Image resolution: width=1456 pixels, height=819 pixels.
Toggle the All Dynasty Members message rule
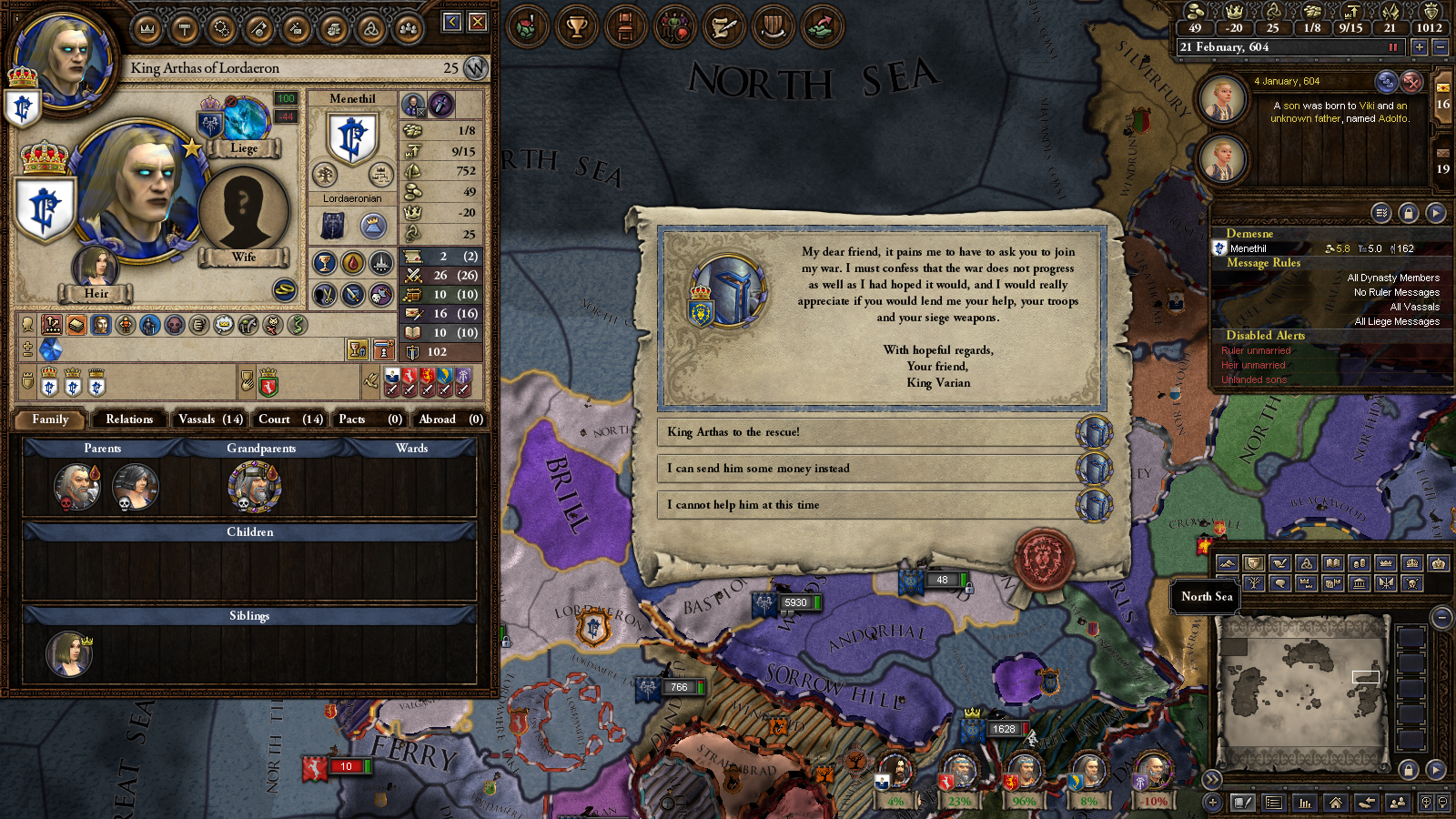[1392, 278]
